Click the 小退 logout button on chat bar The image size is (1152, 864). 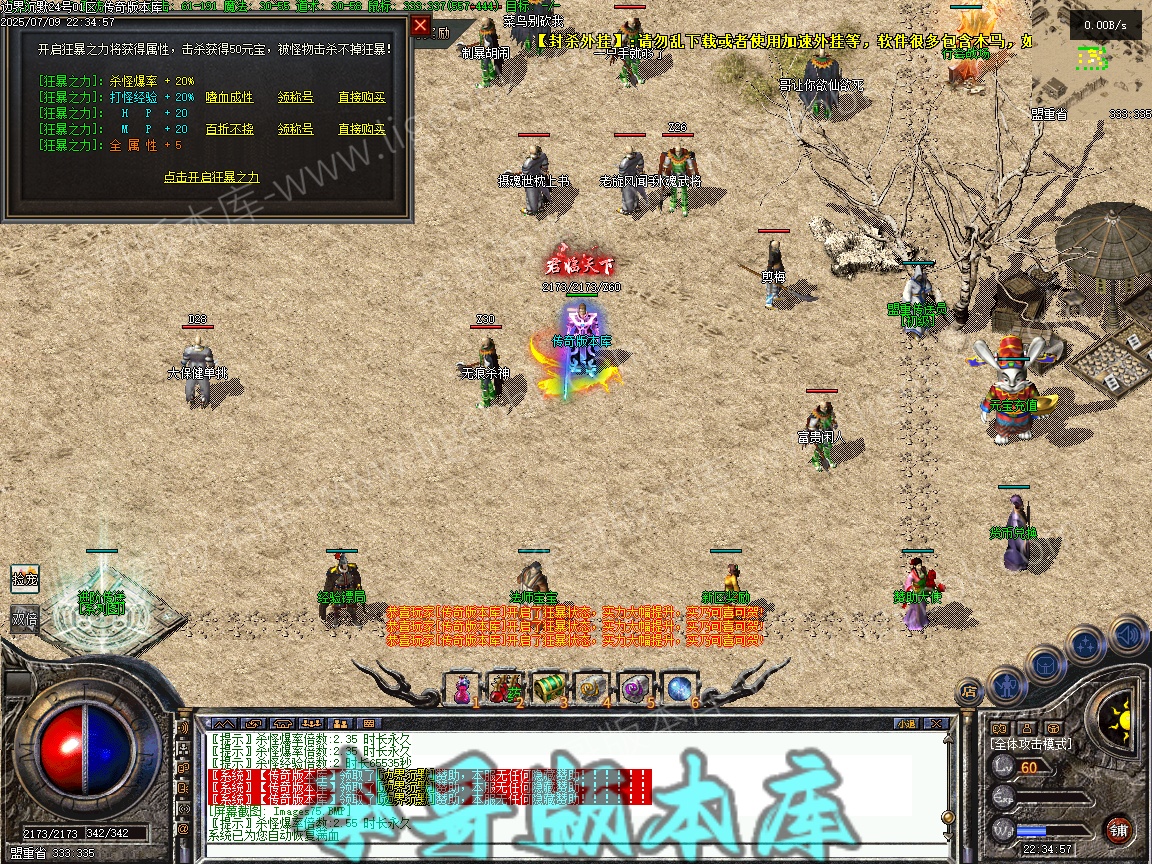[x=906, y=723]
